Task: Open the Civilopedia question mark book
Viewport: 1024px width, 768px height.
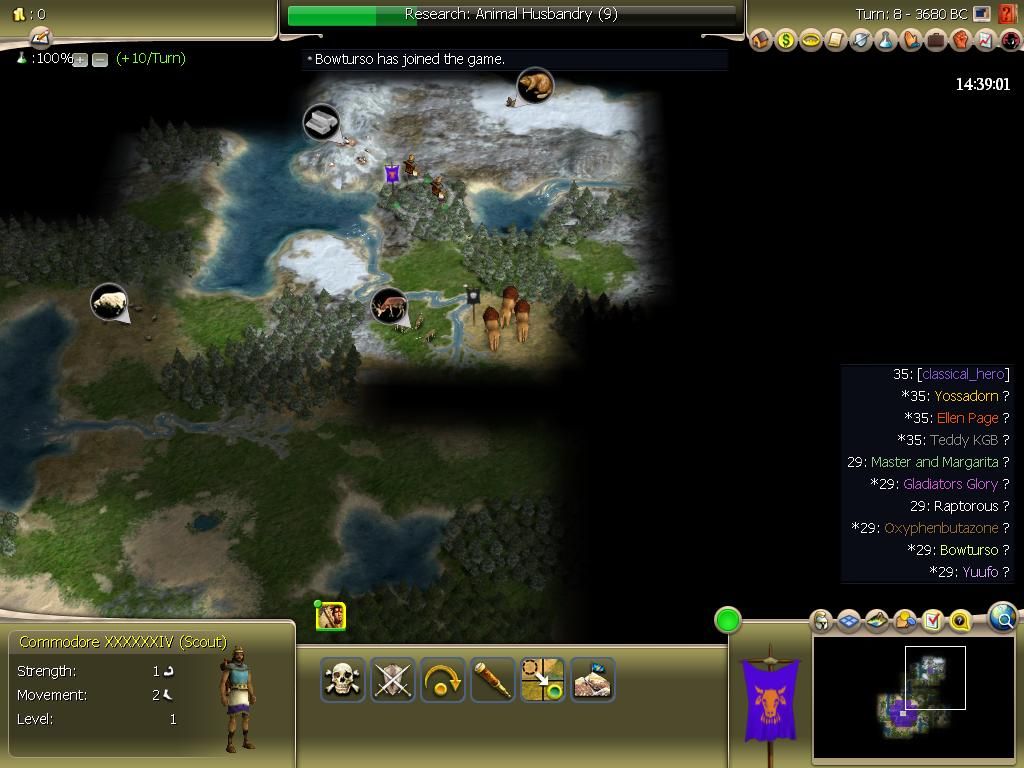Action: pos(1009,15)
